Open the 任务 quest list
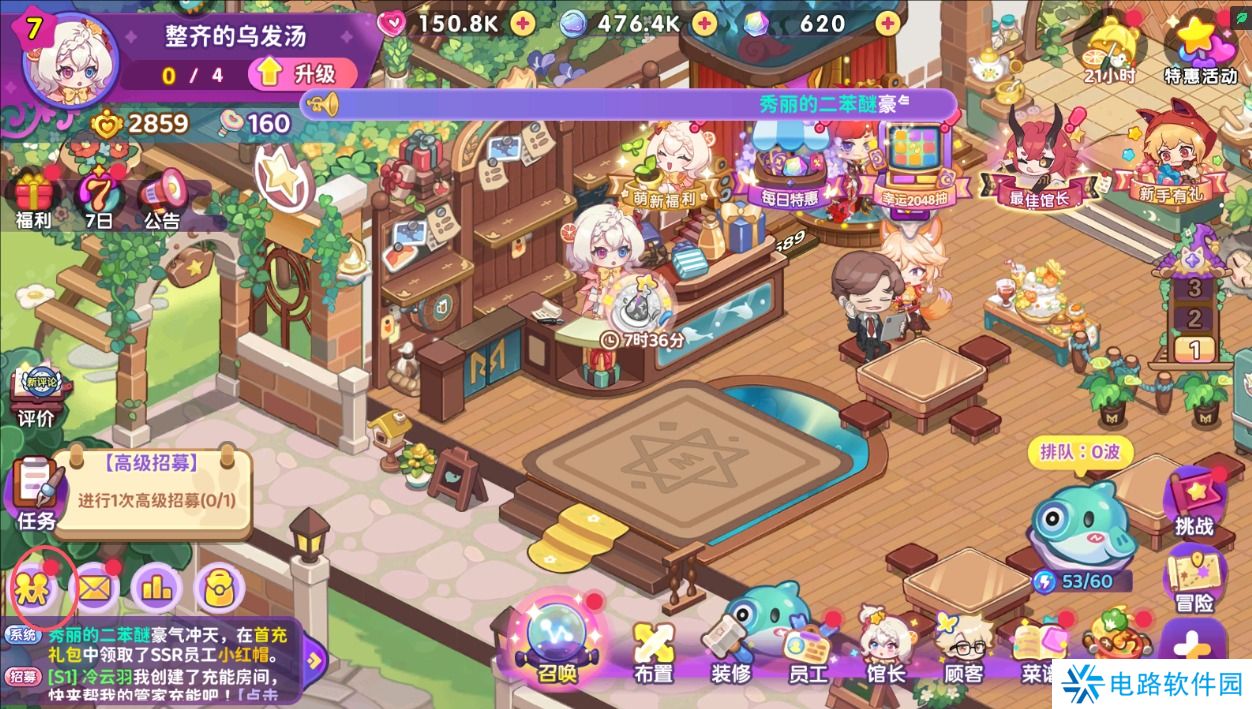This screenshot has width=1252, height=709. click(35, 492)
